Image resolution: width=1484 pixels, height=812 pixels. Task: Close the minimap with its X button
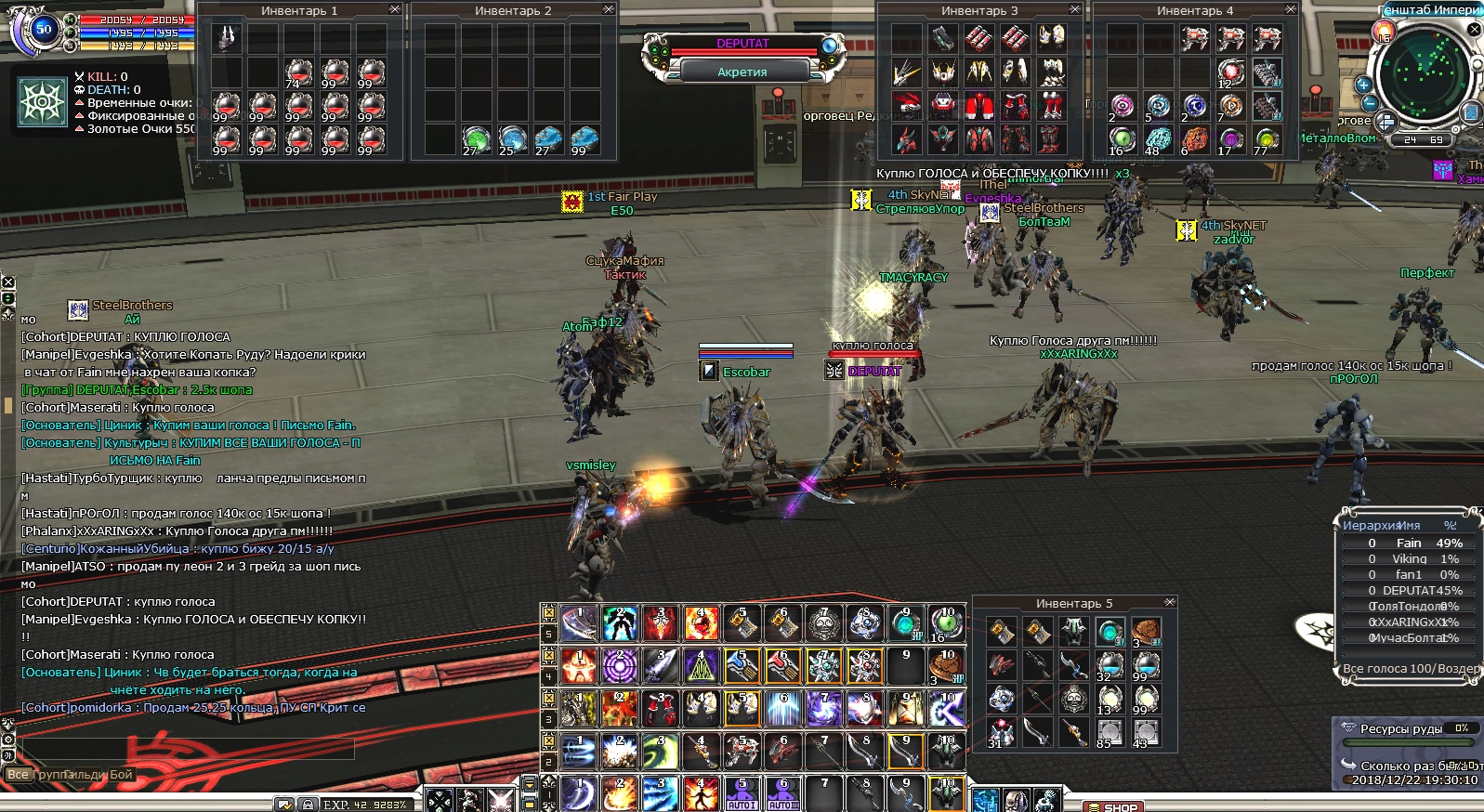pos(1475,30)
